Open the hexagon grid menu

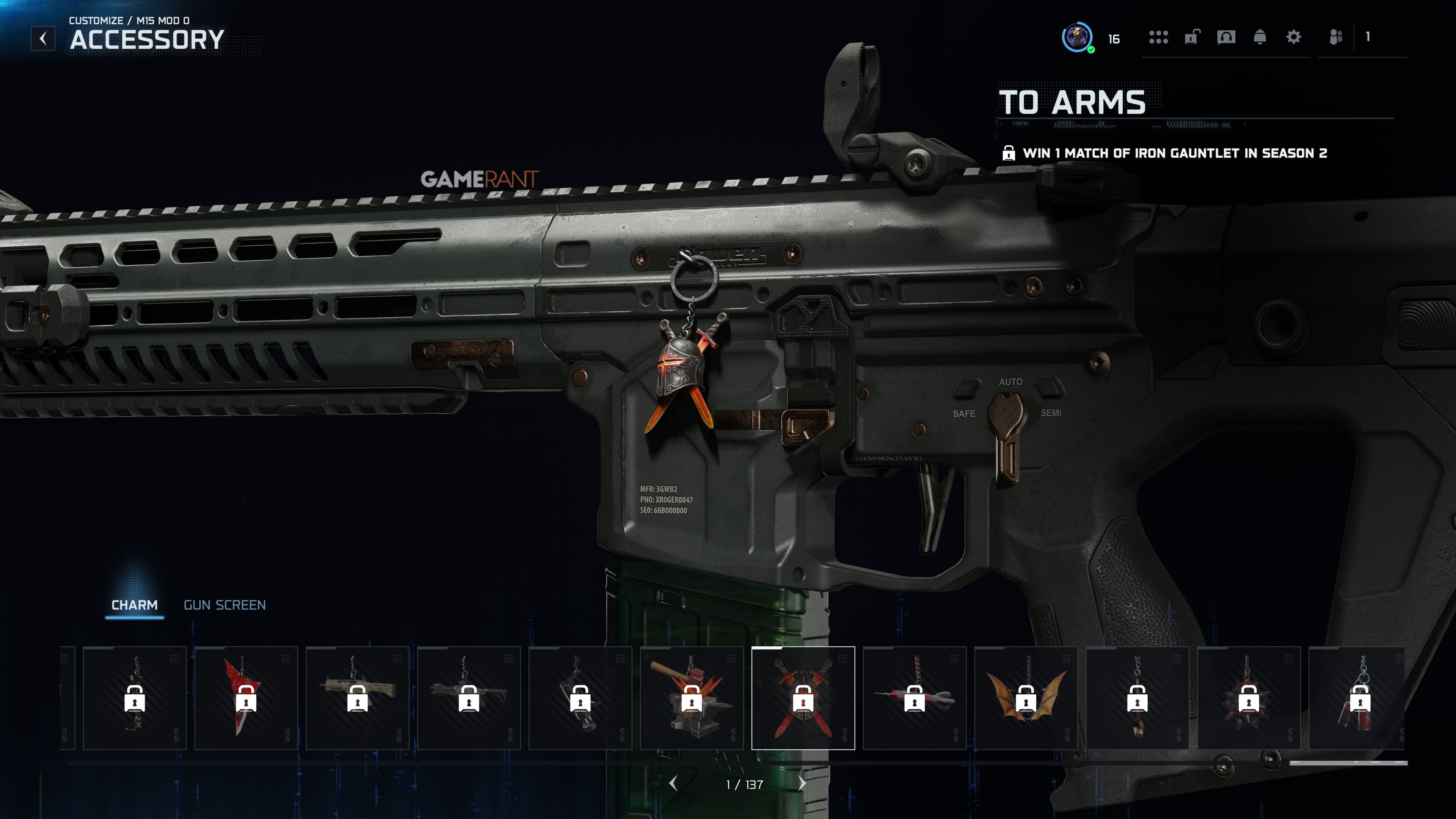pos(1158,37)
